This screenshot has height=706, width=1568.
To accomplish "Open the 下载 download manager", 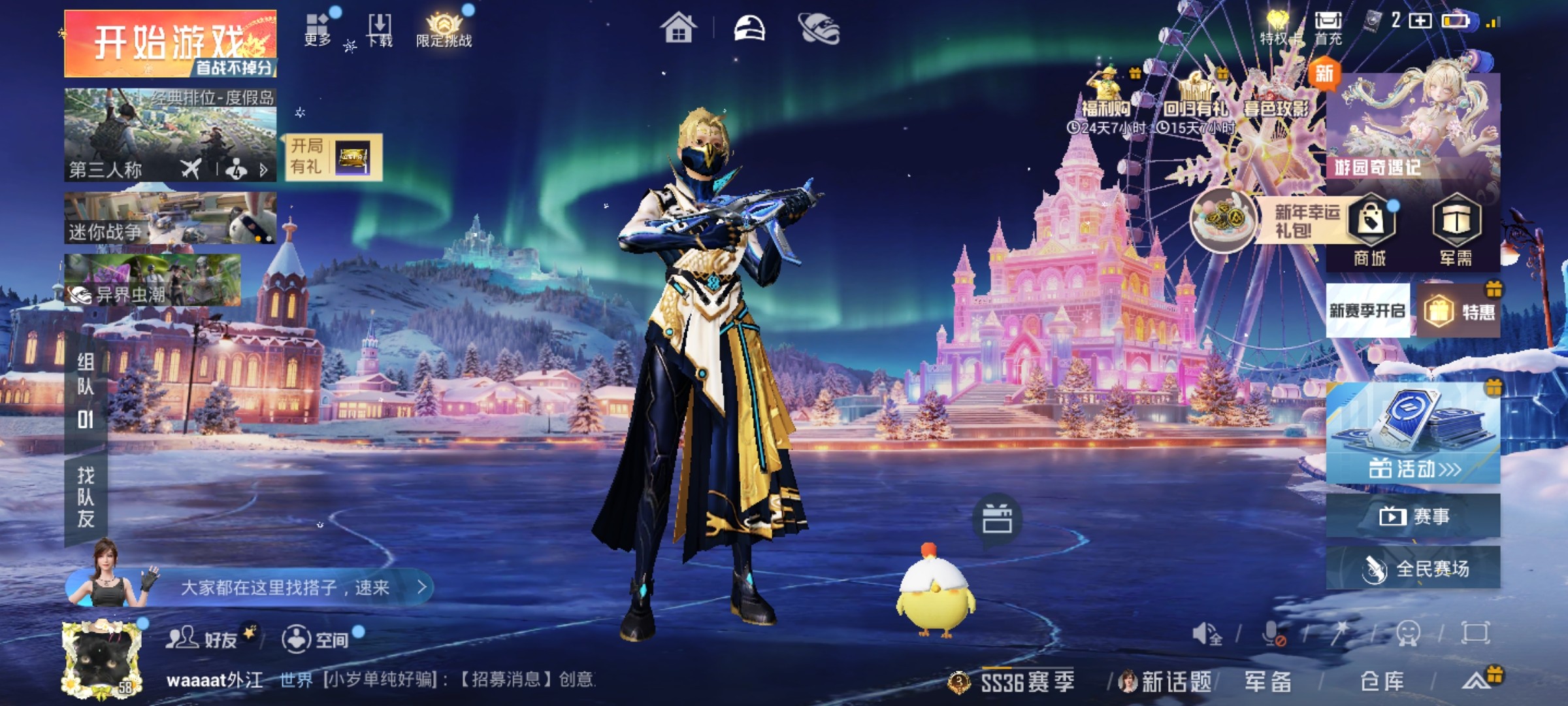I will 380,30.
